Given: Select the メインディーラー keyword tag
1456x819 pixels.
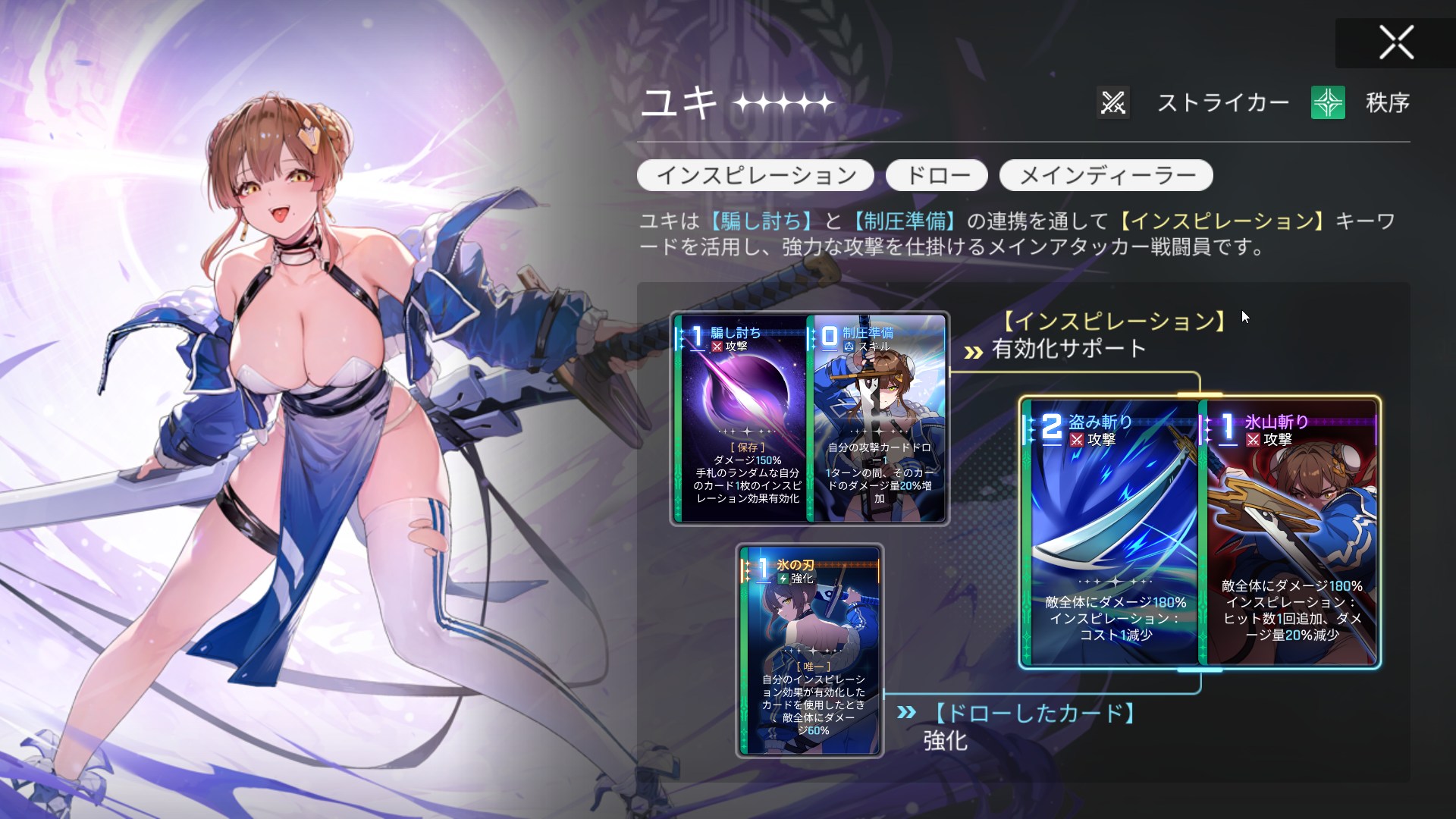Looking at the screenshot, I should [x=1106, y=176].
